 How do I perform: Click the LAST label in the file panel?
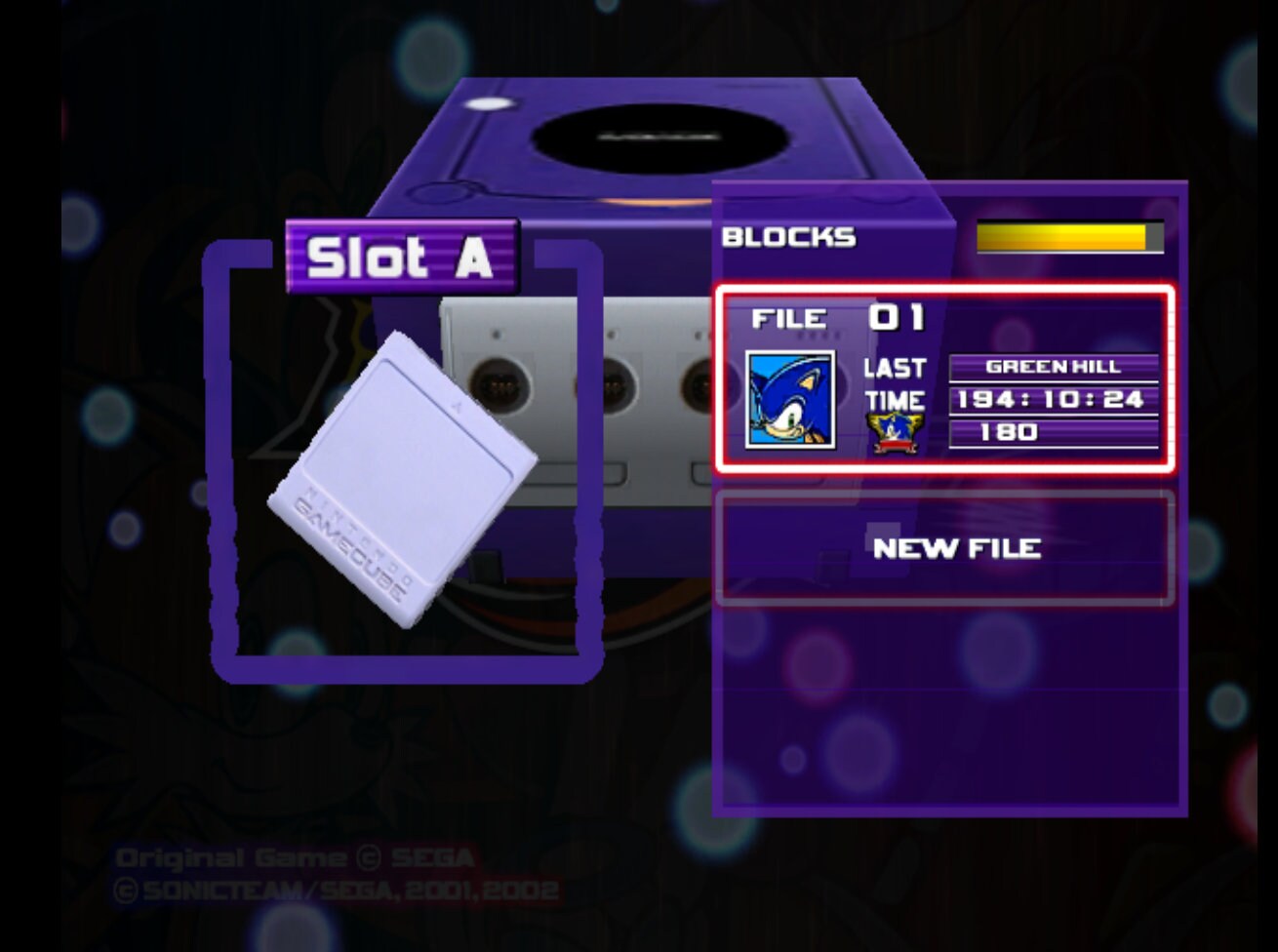(x=893, y=369)
